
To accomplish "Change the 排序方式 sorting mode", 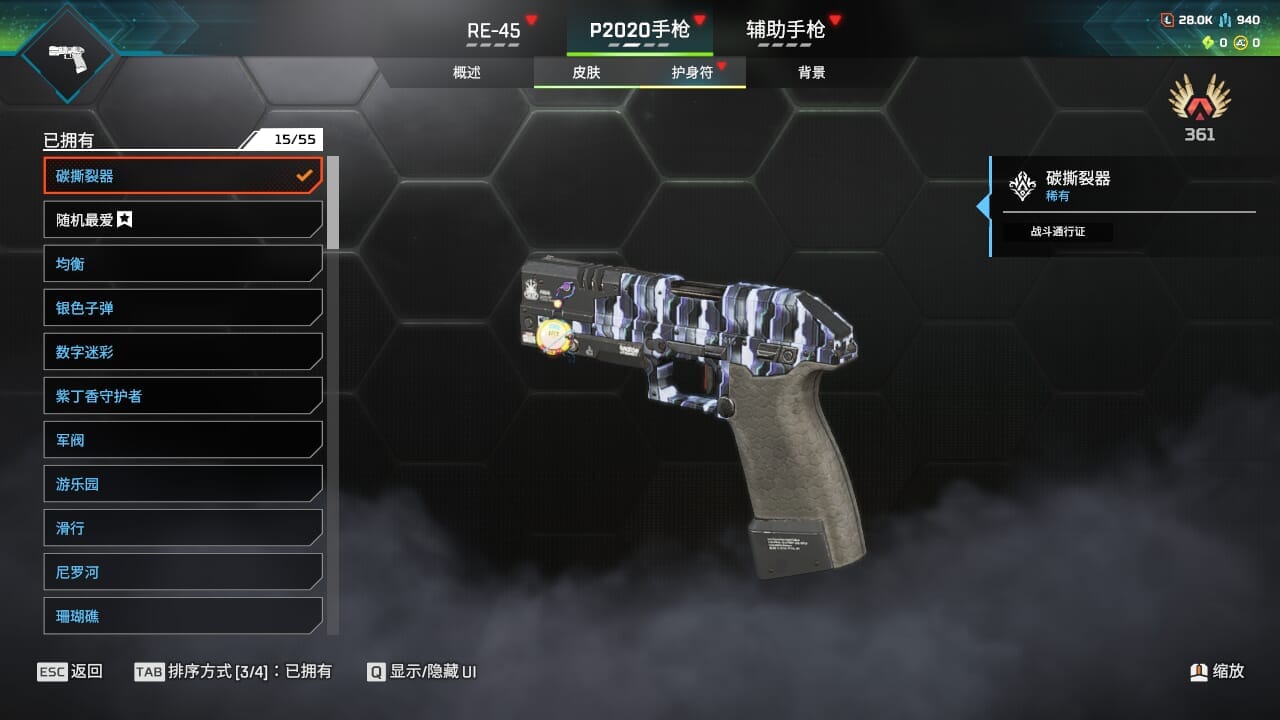I will pyautogui.click(x=233, y=671).
